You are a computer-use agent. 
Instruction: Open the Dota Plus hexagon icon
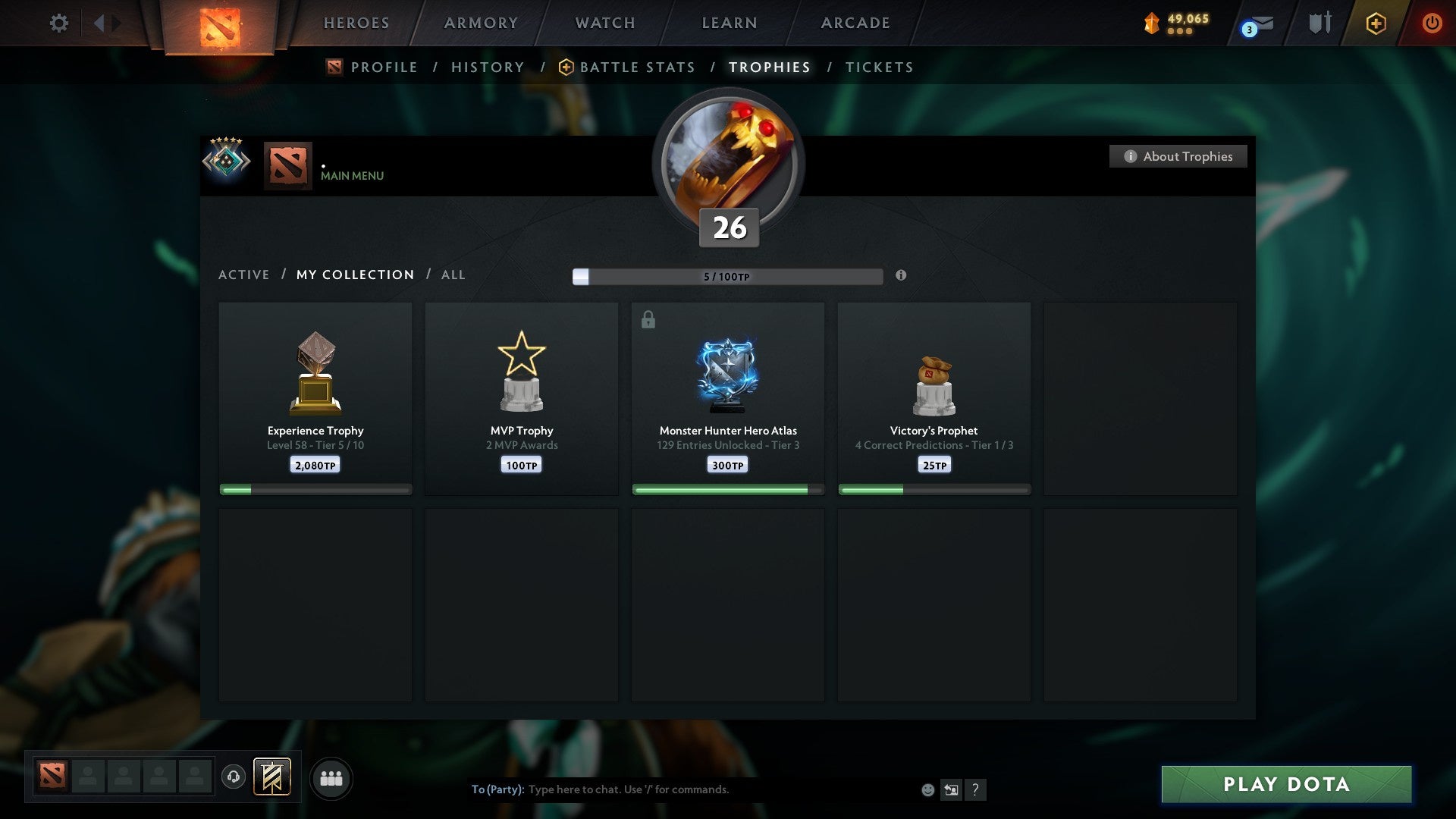coord(1375,23)
